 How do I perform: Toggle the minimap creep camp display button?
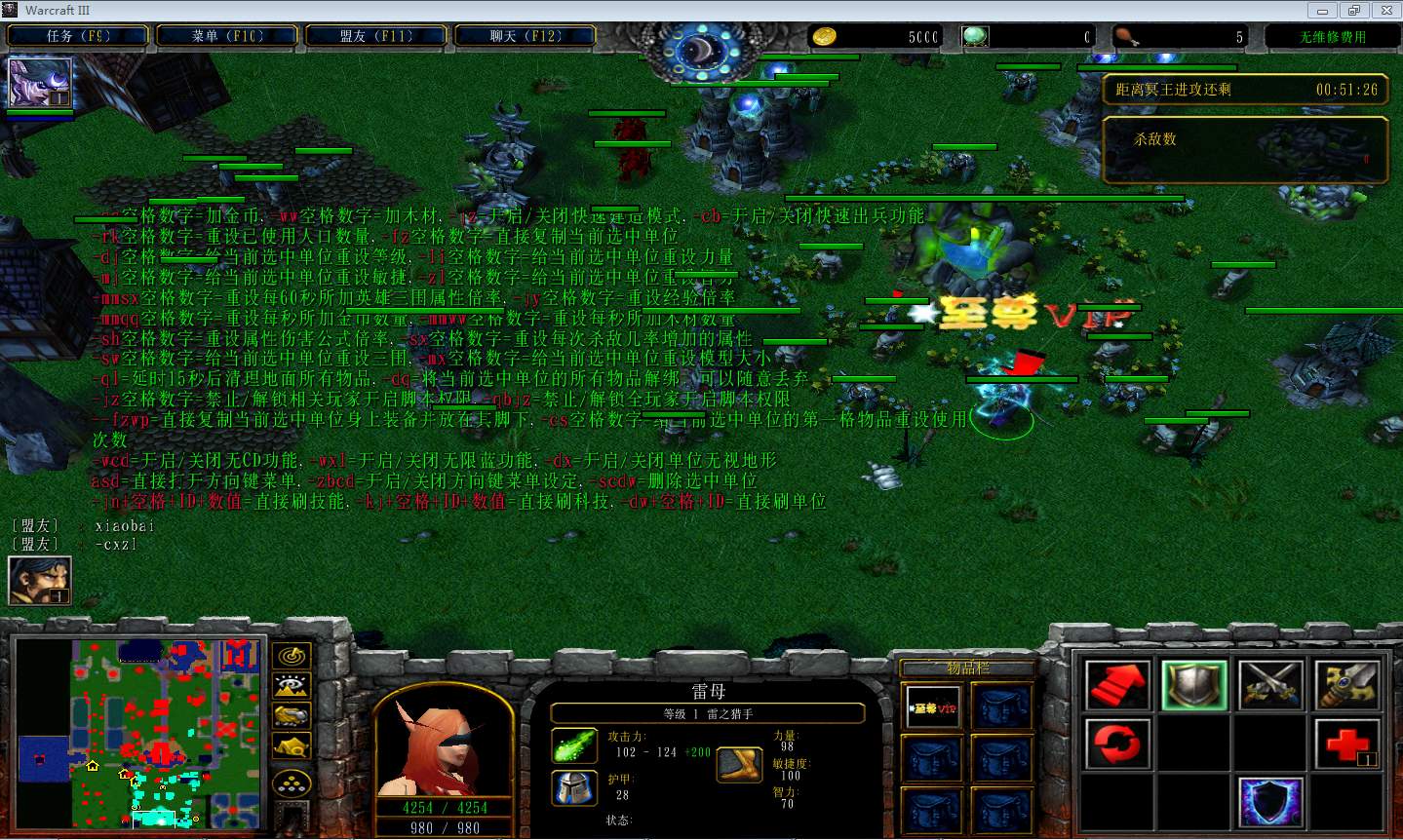tap(292, 746)
